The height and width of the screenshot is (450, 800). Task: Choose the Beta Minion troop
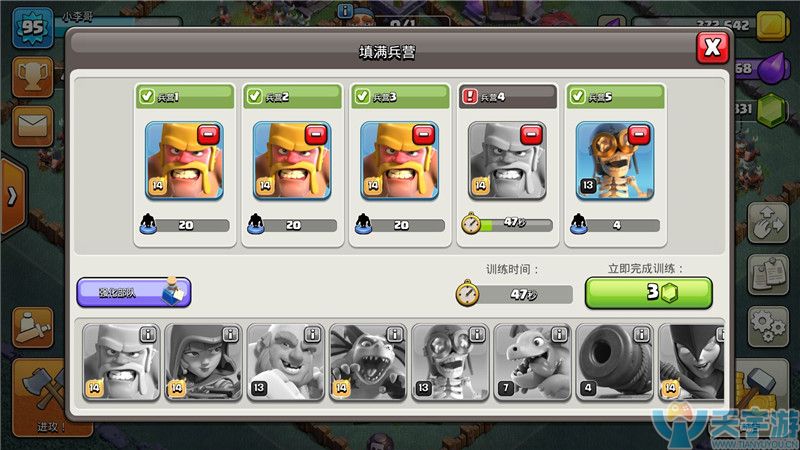[x=366, y=362]
